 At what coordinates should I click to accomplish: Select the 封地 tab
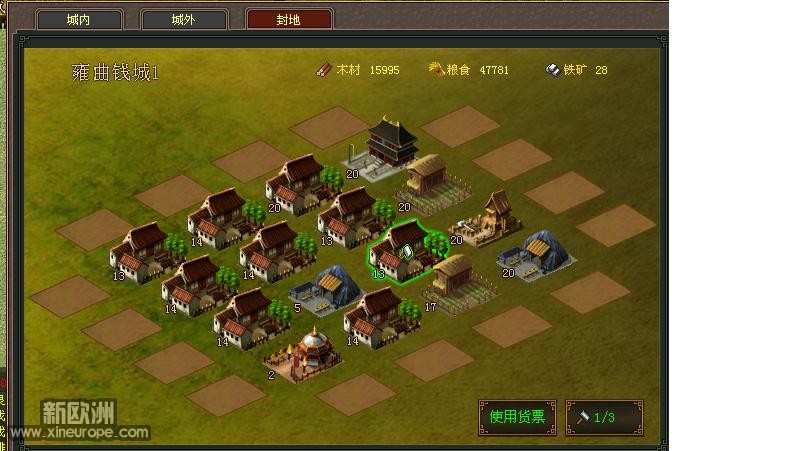pos(289,19)
